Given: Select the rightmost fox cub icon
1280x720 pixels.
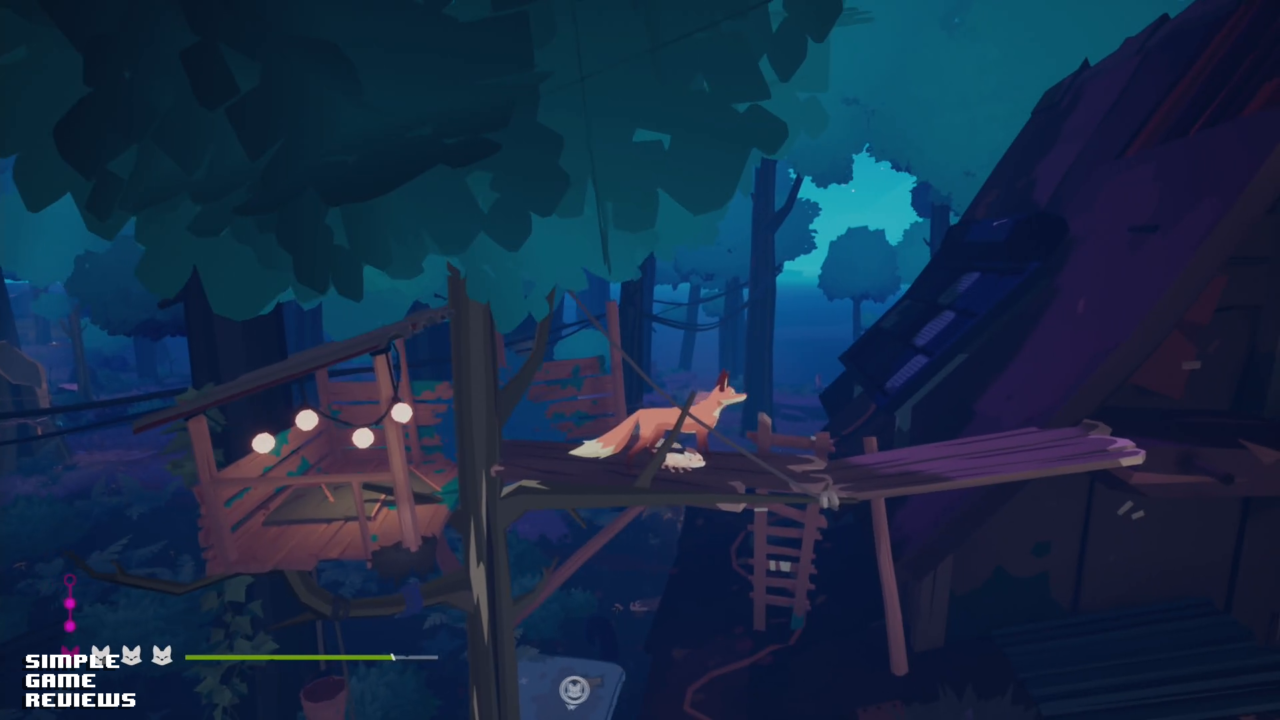Looking at the screenshot, I should coord(163,655).
